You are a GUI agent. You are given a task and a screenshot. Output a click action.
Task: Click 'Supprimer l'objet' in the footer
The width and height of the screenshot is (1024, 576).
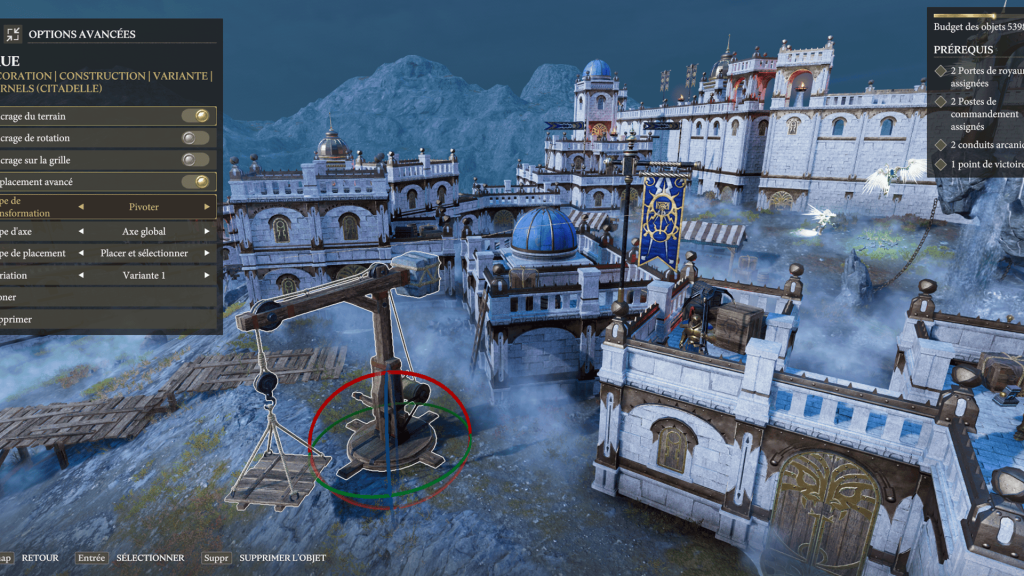(282, 558)
